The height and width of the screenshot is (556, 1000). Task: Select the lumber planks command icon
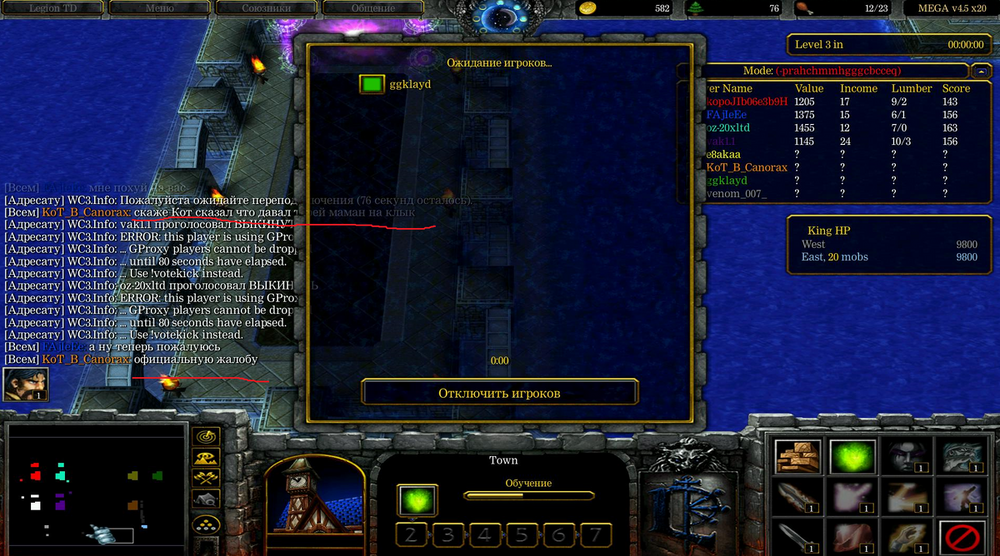point(797,457)
